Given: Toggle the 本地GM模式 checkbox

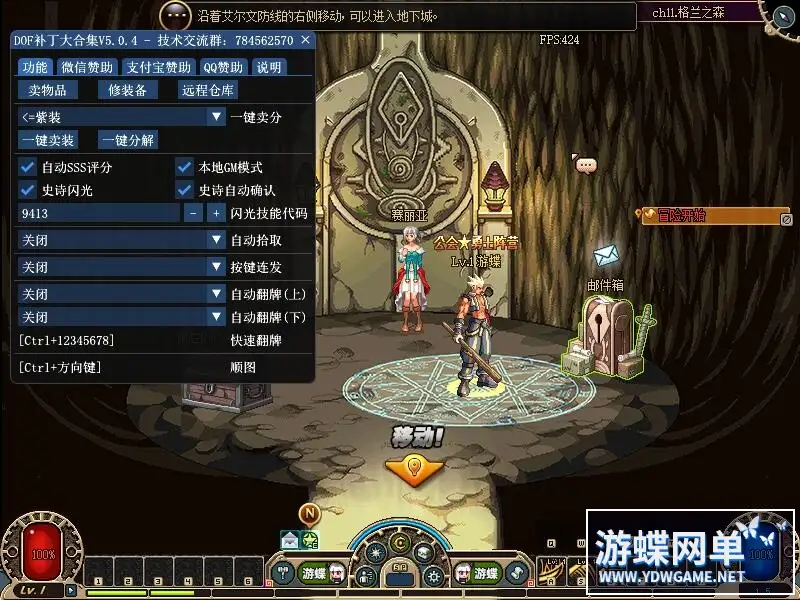Looking at the screenshot, I should (184, 167).
